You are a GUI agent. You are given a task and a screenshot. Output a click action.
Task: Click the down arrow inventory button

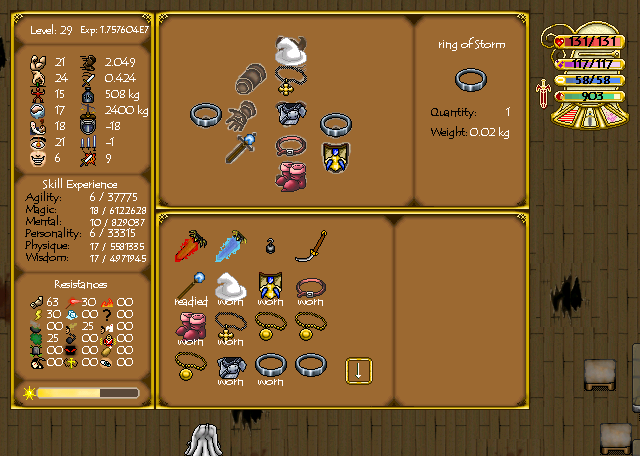pos(358,370)
